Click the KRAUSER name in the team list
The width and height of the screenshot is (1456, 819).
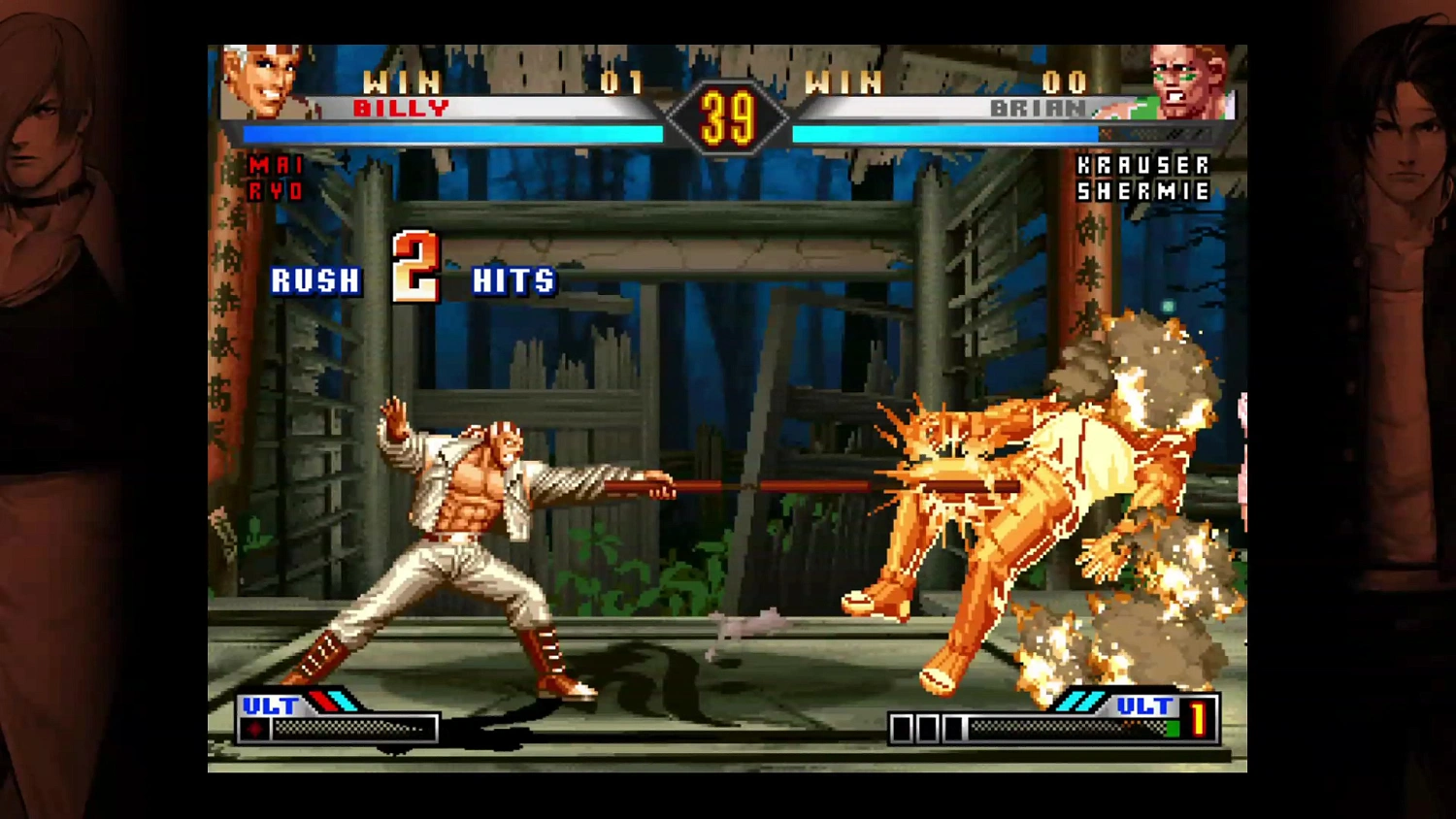(1142, 166)
